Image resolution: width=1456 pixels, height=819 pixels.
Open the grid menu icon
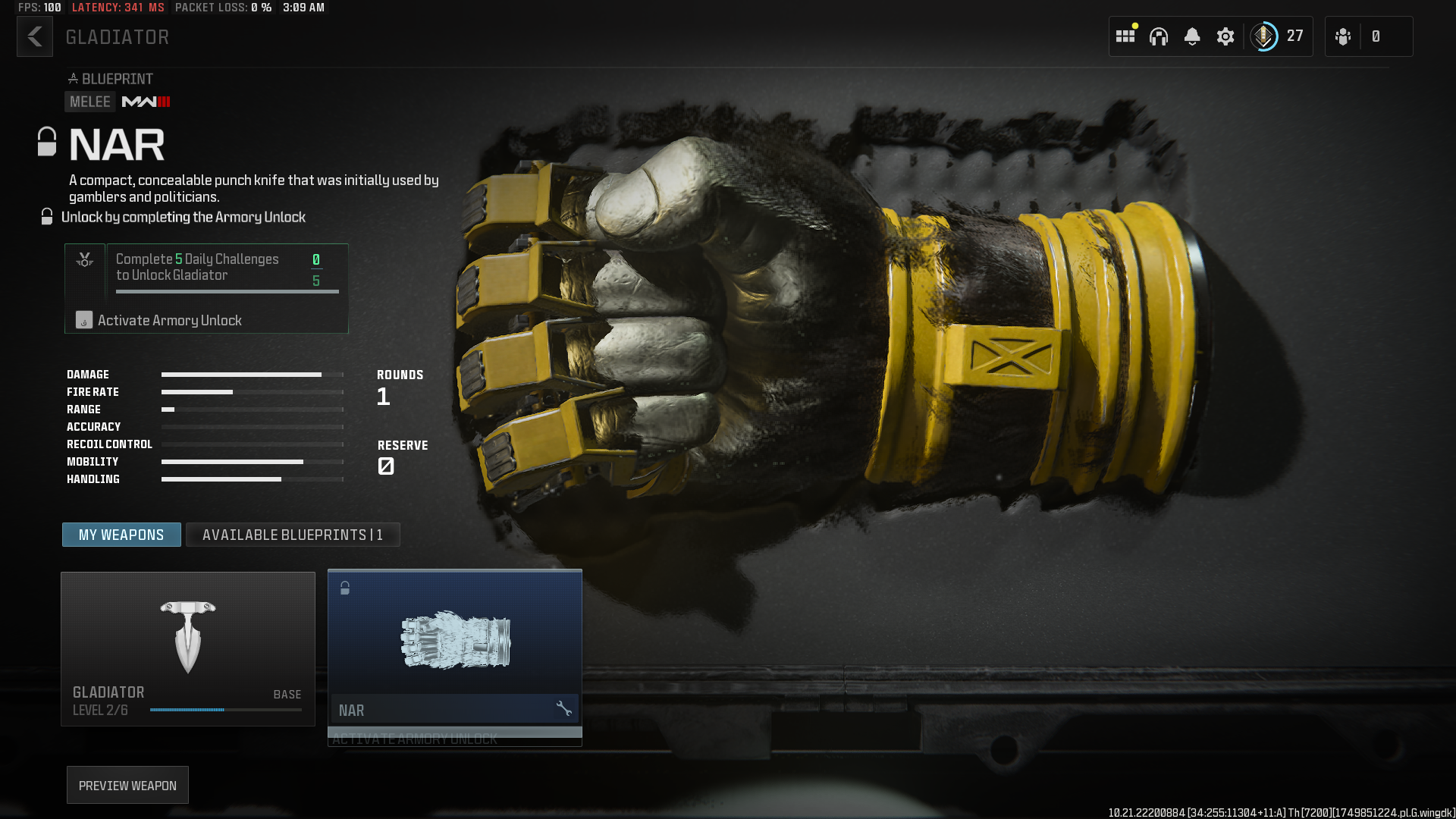(x=1125, y=36)
